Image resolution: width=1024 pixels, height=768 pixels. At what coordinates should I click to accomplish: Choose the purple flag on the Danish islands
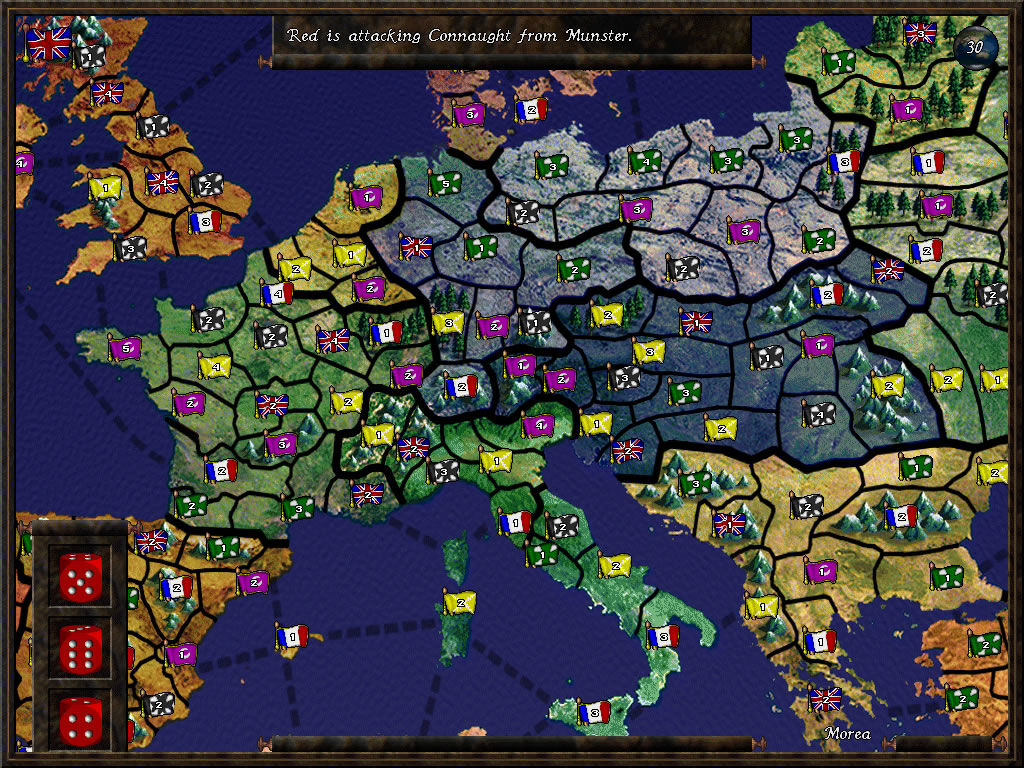[x=468, y=114]
